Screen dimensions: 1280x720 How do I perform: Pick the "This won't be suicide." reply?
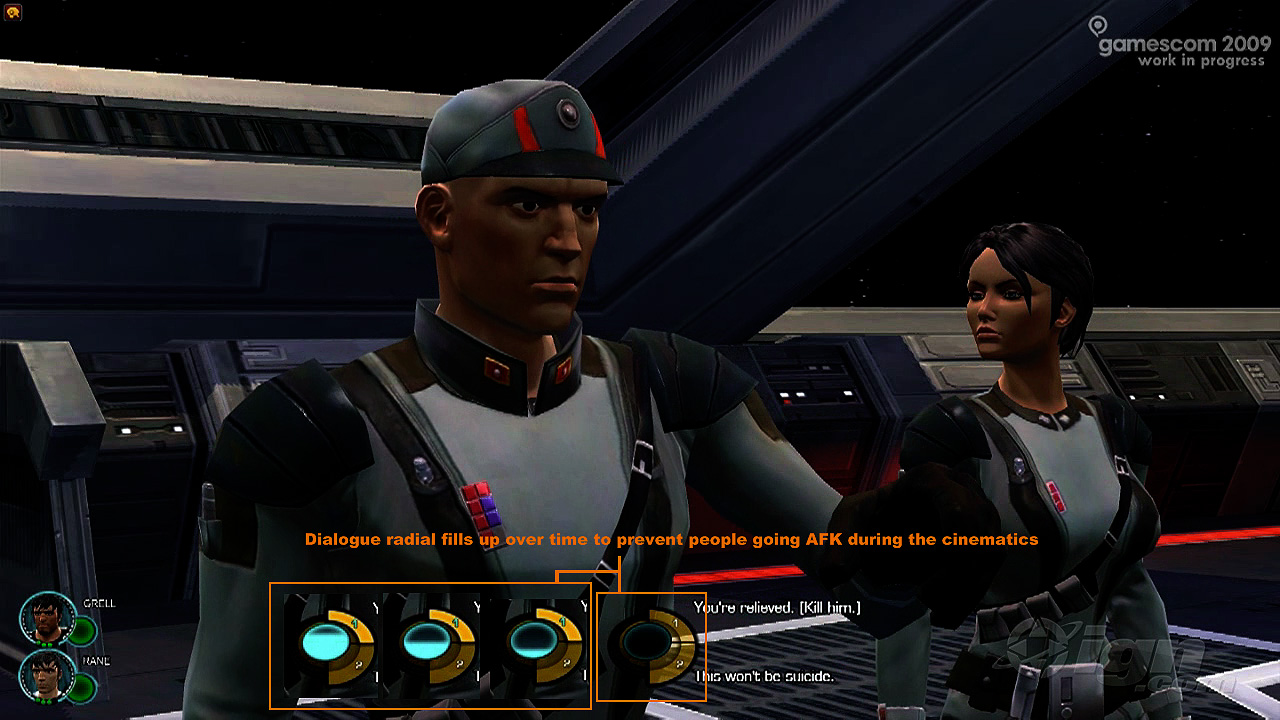[x=763, y=677]
